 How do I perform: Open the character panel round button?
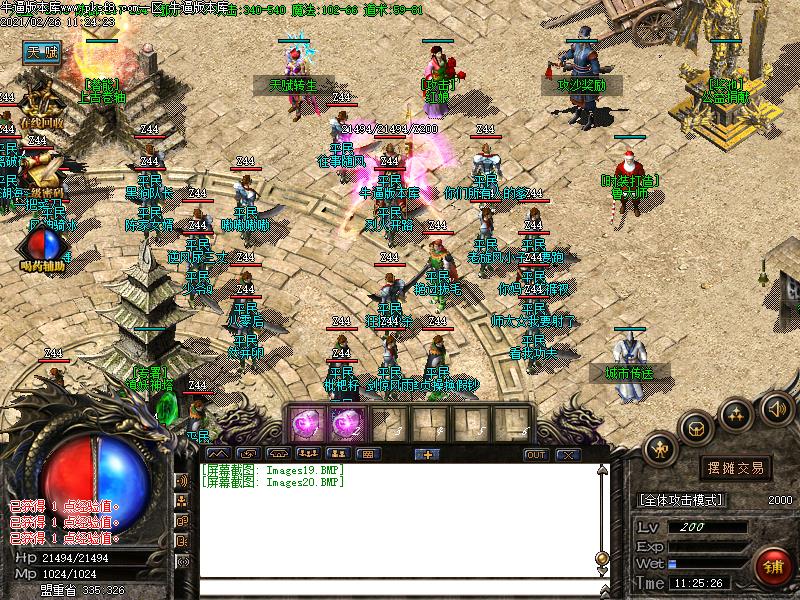659,450
